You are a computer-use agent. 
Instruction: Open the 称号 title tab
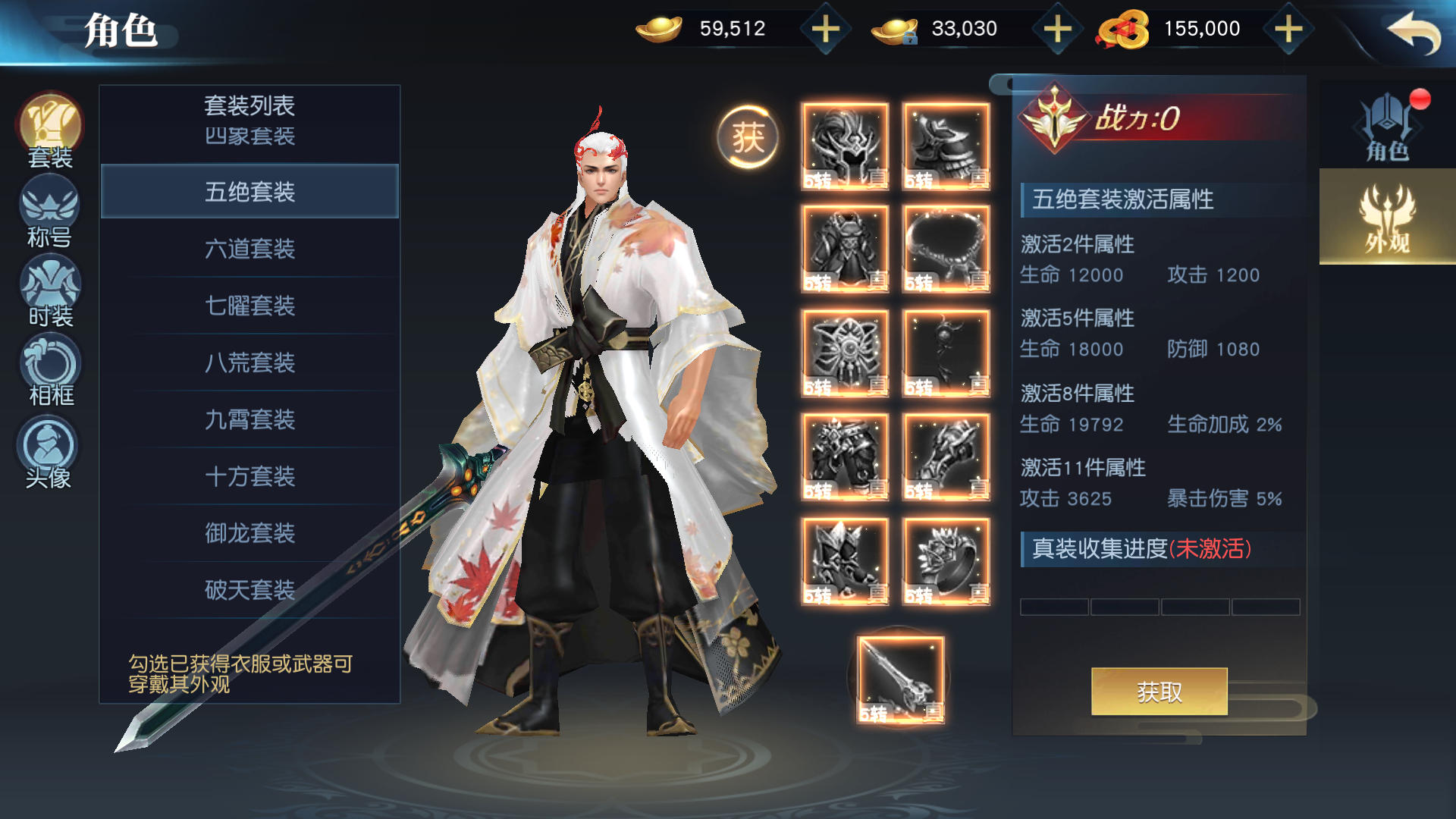[50, 212]
